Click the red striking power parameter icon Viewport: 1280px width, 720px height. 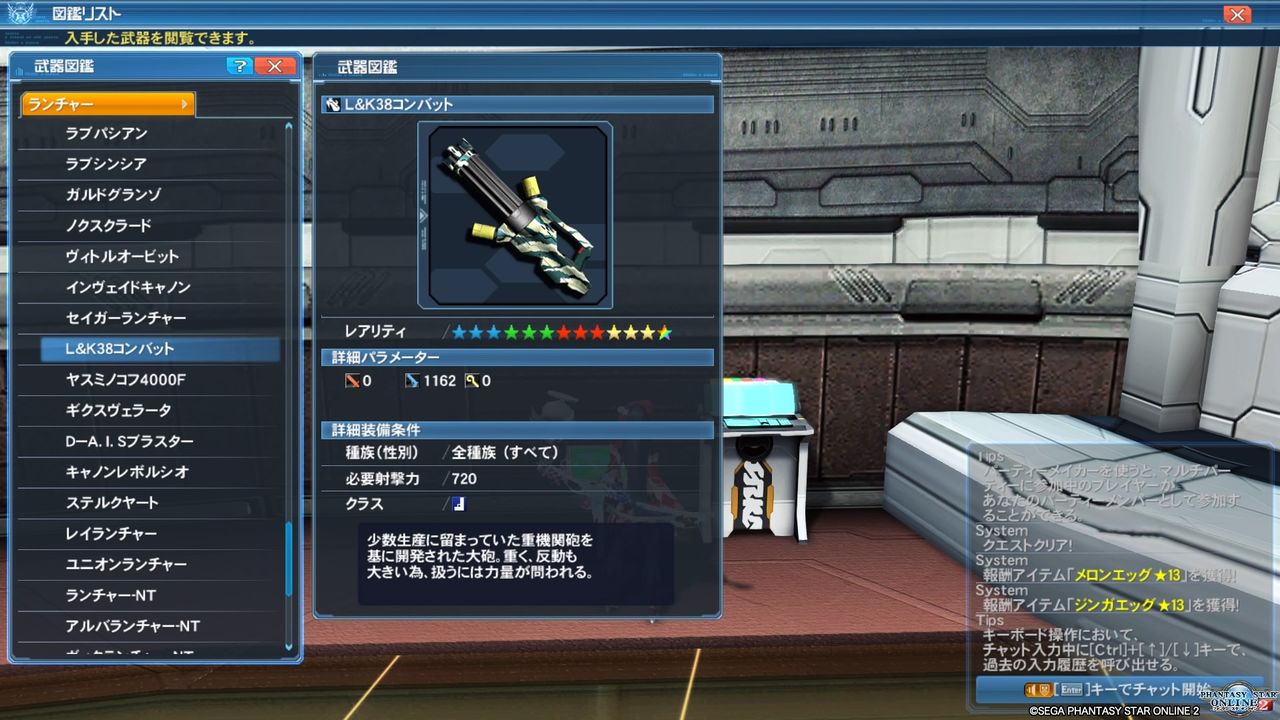[x=352, y=380]
